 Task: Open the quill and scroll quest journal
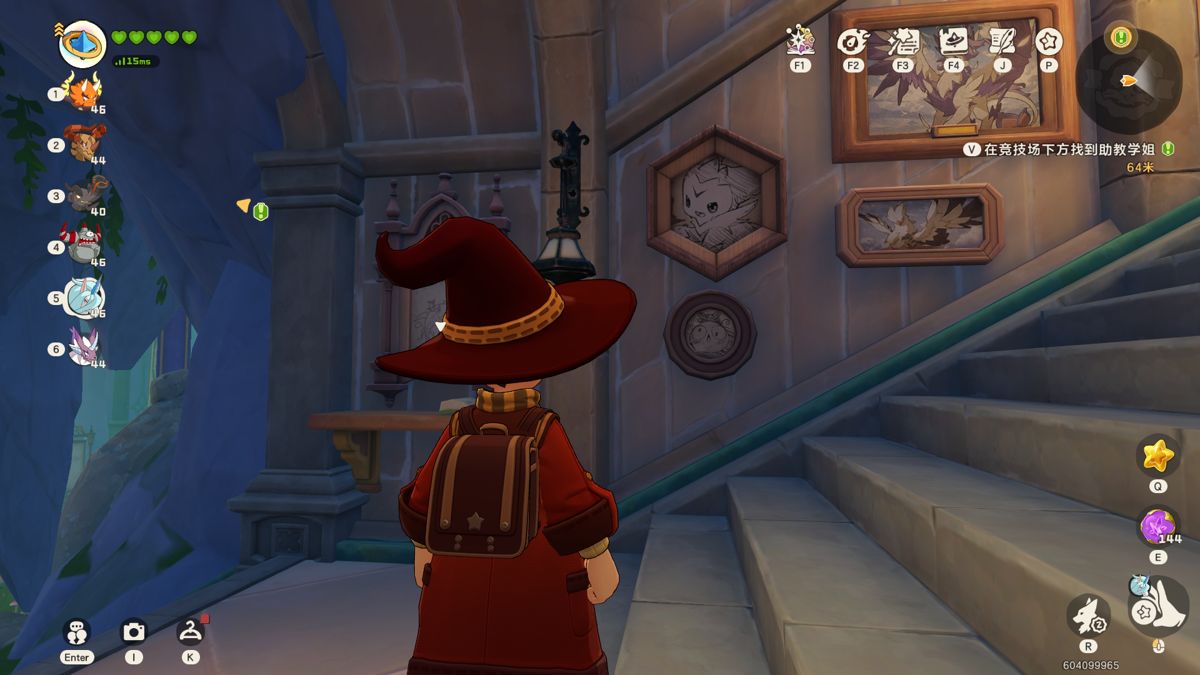tap(1001, 41)
